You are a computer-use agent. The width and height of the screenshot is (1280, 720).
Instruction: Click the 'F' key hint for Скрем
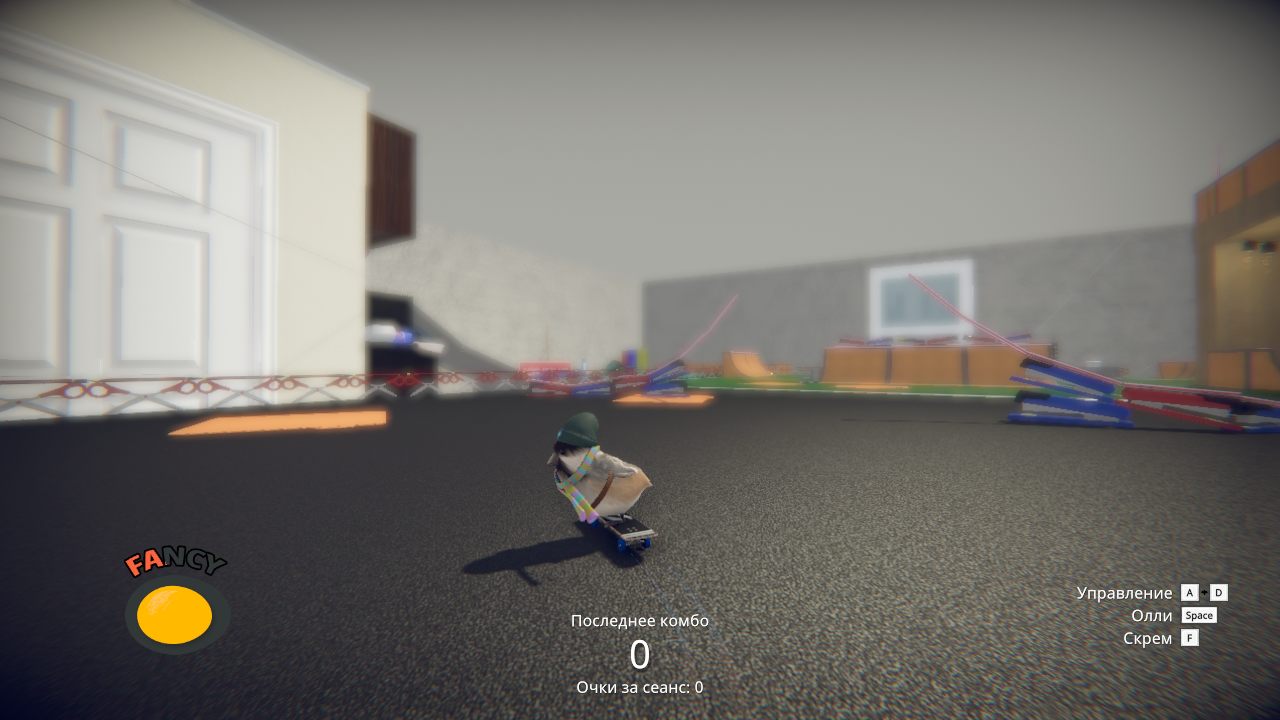click(1190, 638)
